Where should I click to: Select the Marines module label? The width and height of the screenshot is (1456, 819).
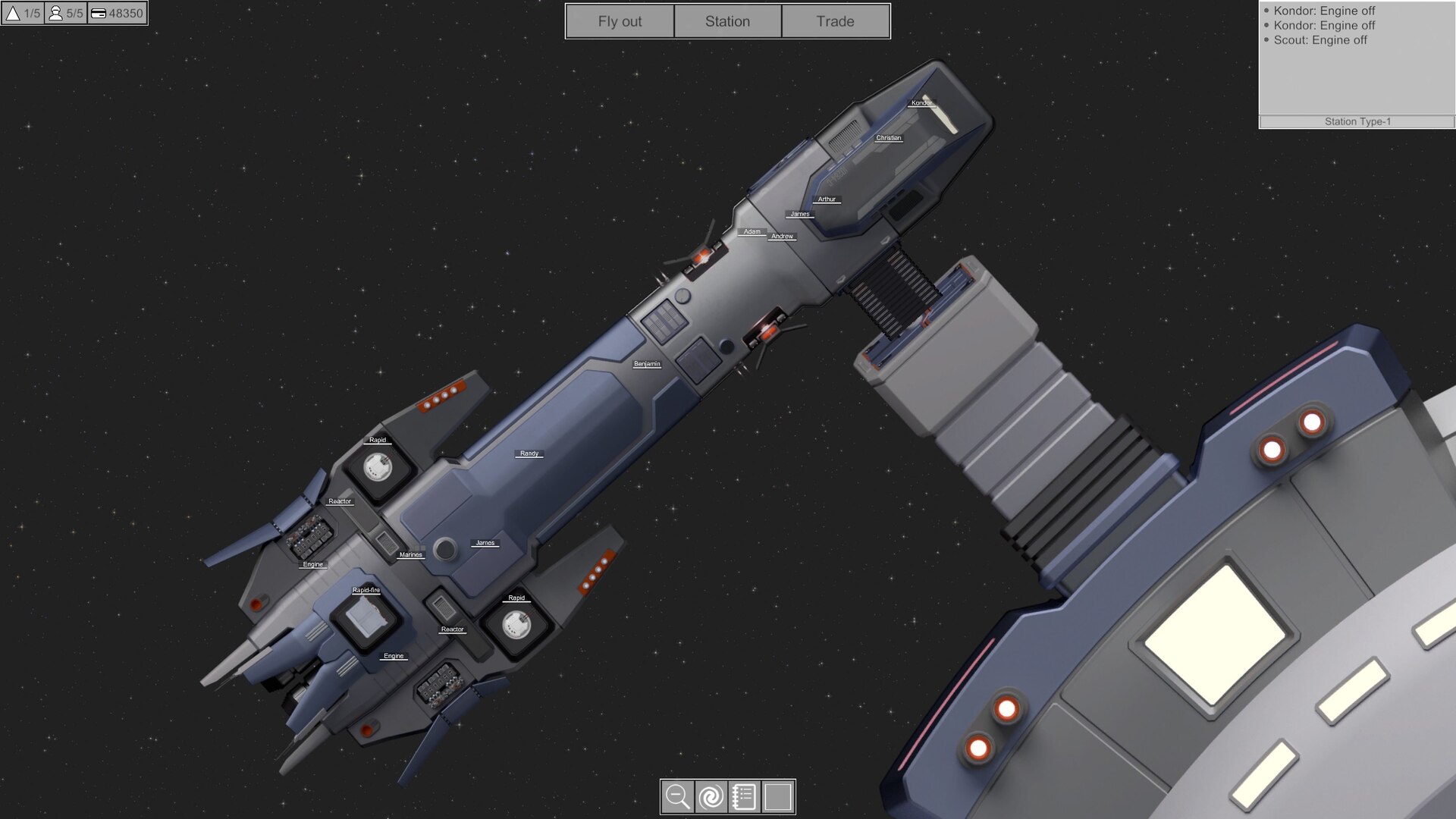[410, 555]
